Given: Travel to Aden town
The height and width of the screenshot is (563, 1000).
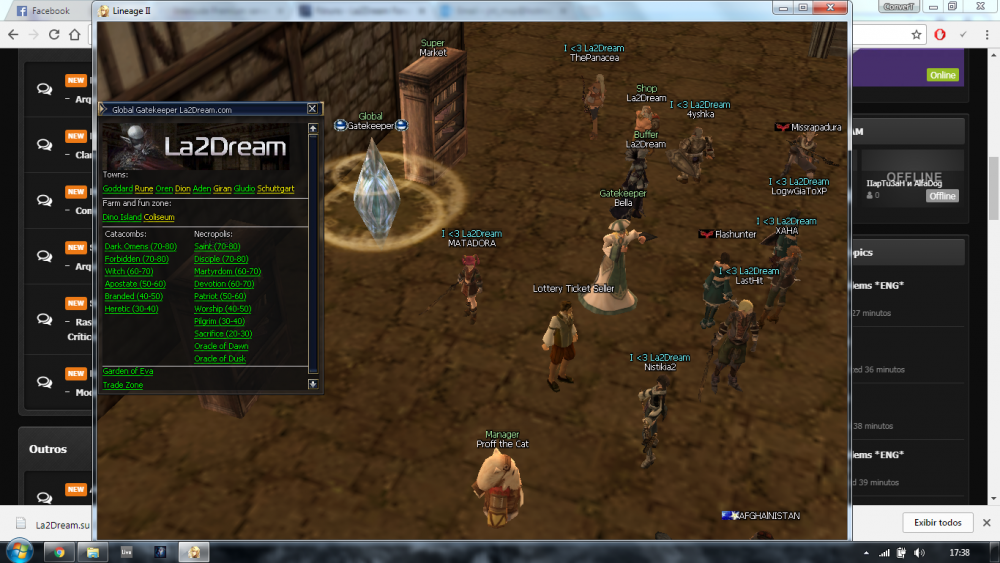Looking at the screenshot, I should 201,188.
